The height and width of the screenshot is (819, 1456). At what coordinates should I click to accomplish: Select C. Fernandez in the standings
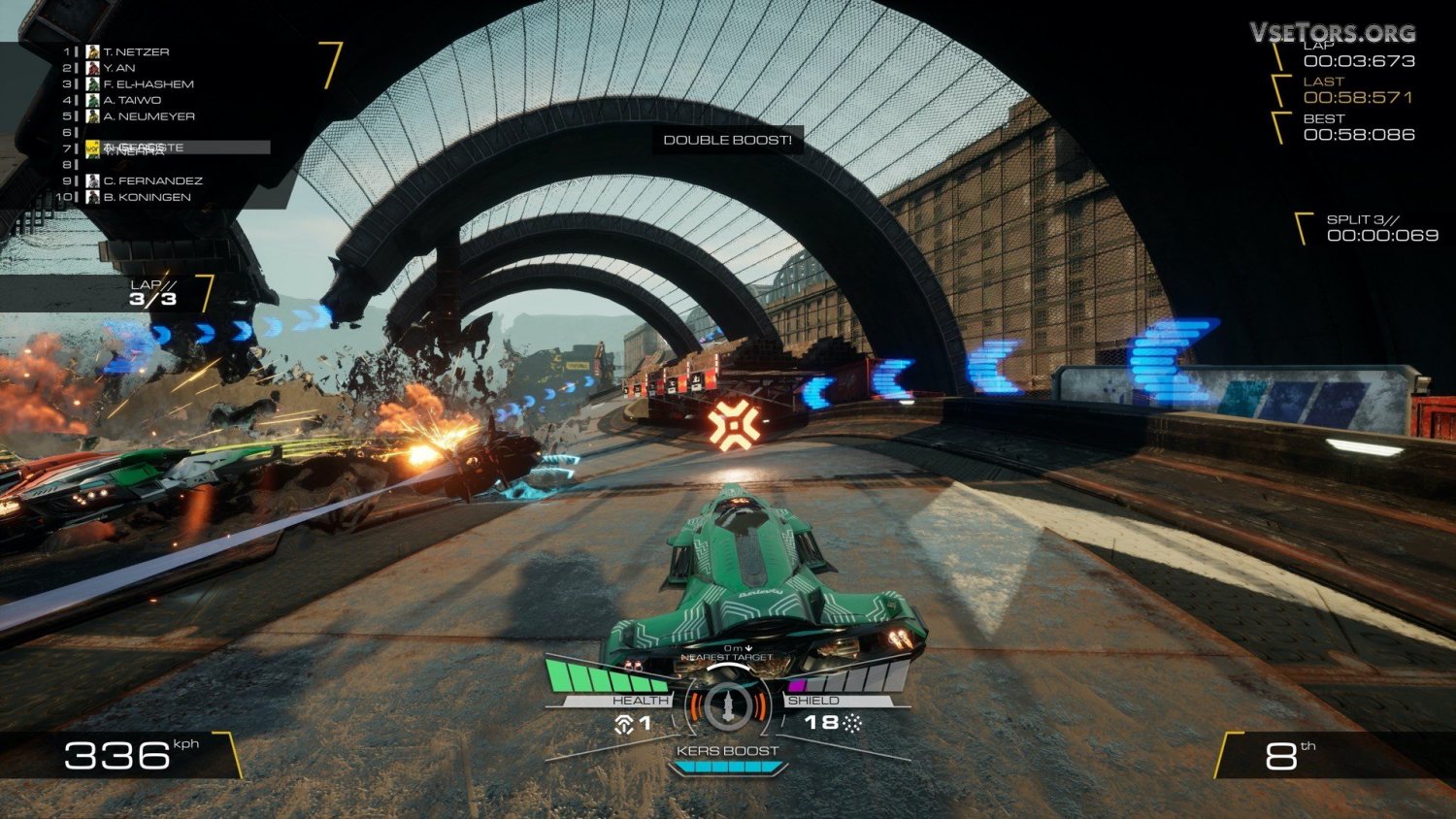152,180
